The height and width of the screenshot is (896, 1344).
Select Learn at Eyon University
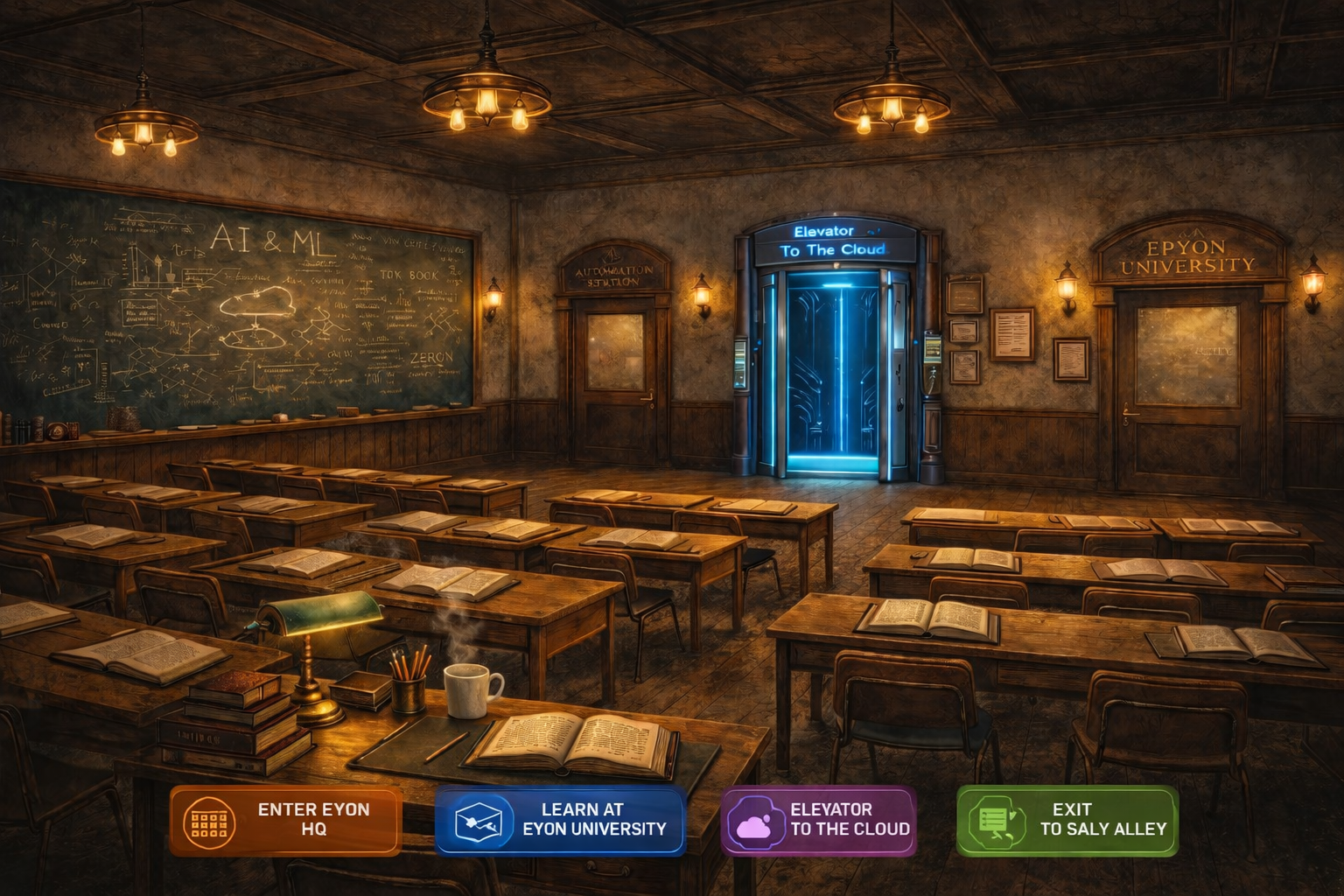click(x=560, y=820)
